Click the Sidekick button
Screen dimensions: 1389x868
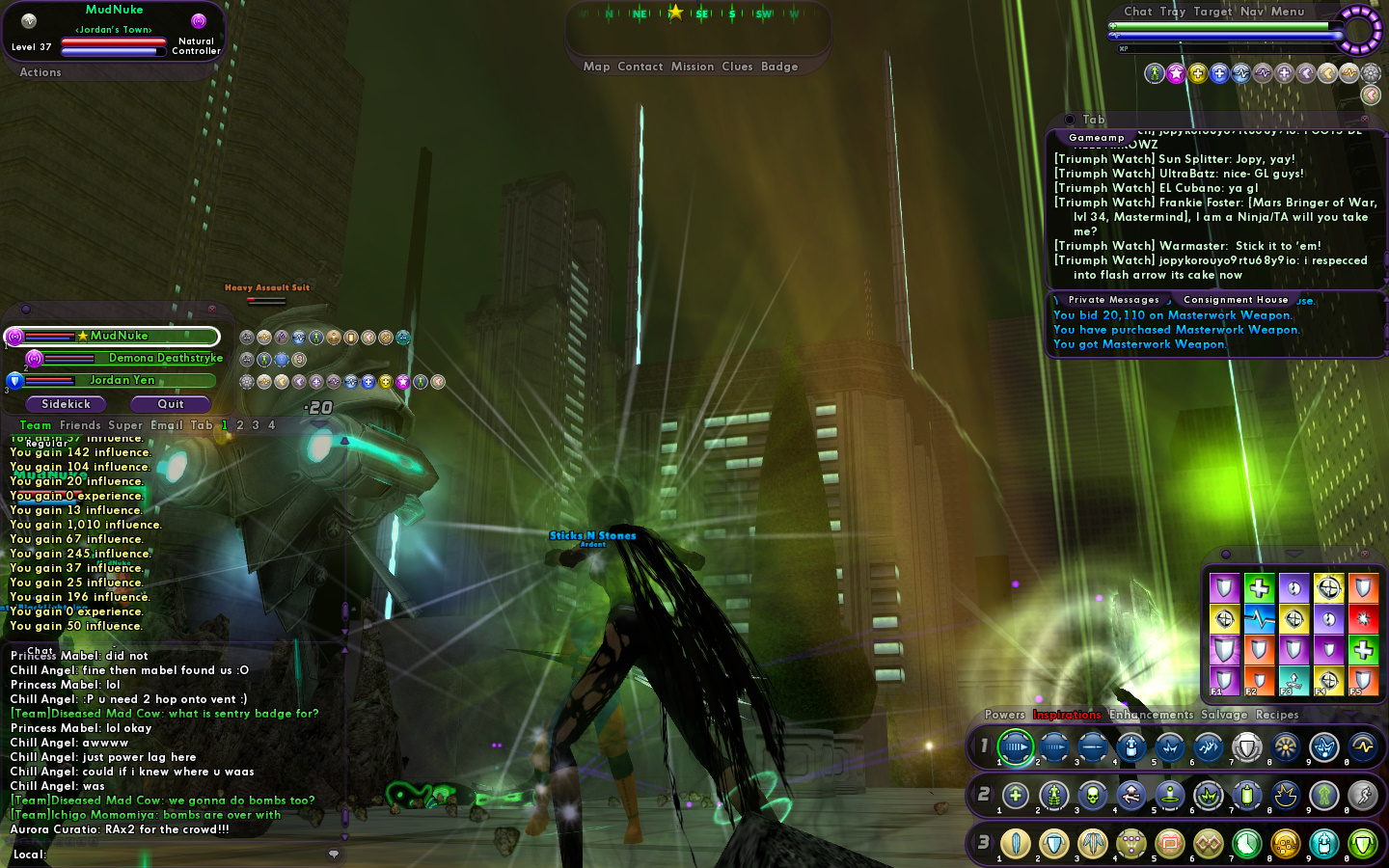tap(66, 404)
